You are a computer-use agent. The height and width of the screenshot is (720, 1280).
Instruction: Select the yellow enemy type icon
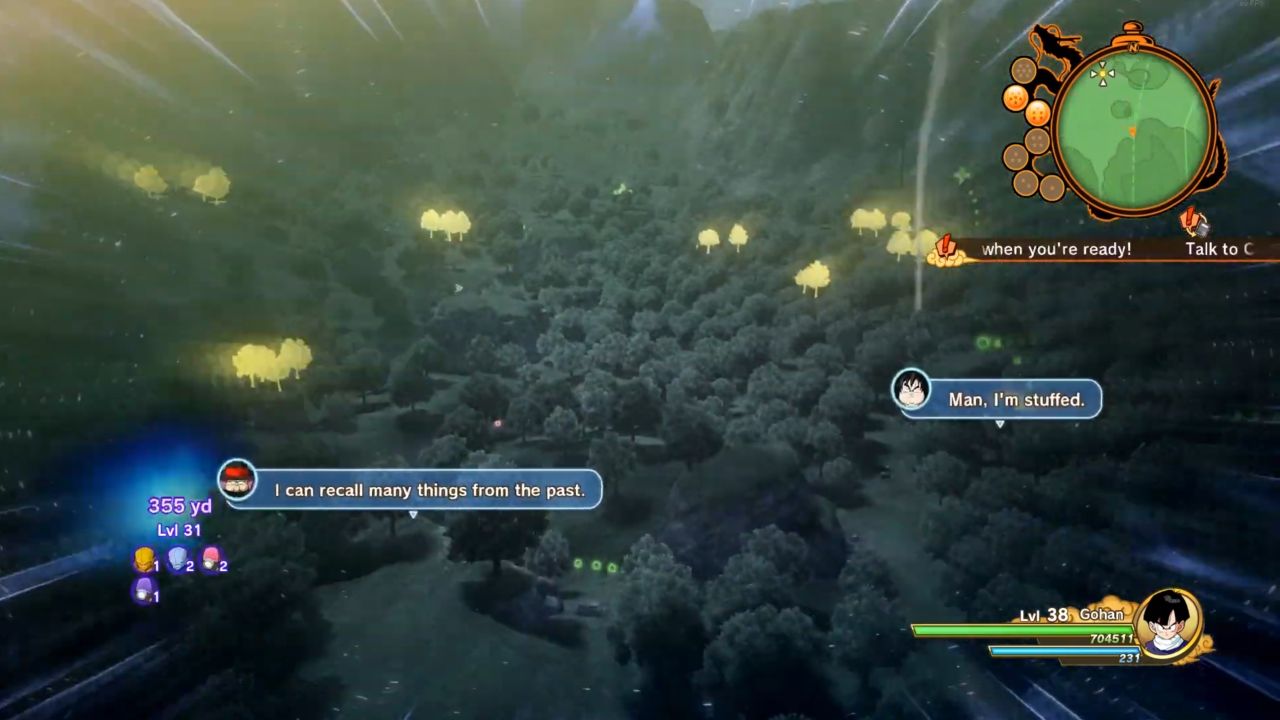click(x=144, y=560)
